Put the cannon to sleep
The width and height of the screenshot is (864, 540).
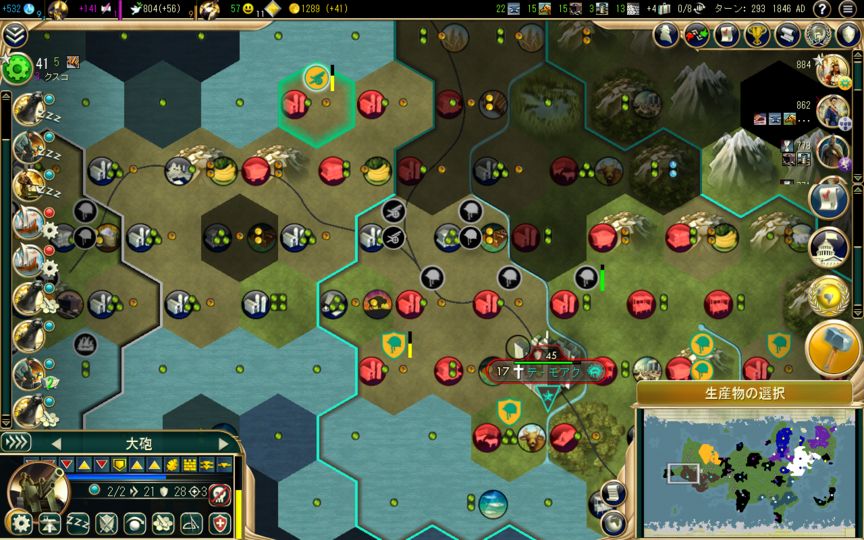click(x=78, y=523)
